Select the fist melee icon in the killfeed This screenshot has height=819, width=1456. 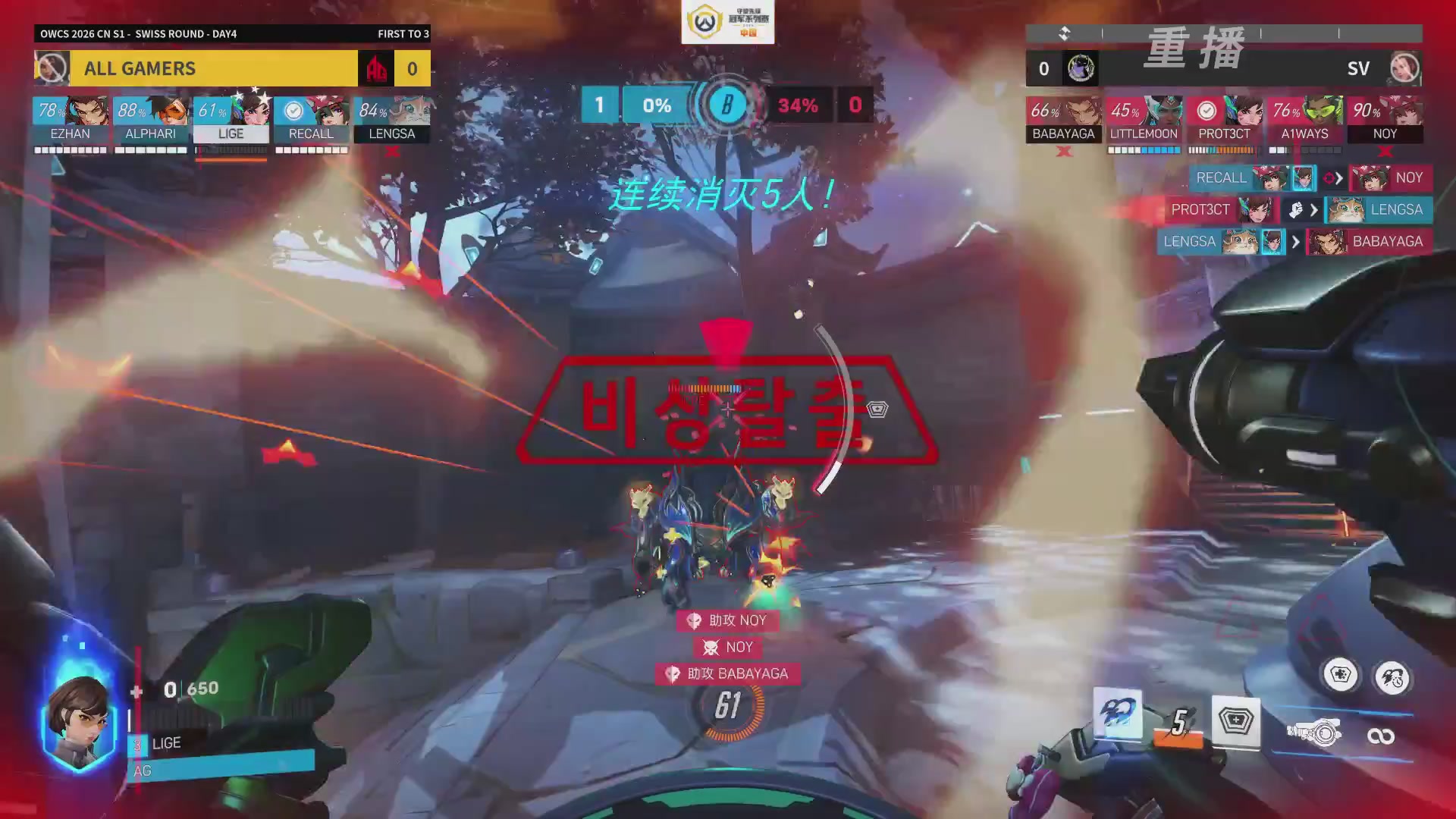click(x=1296, y=210)
